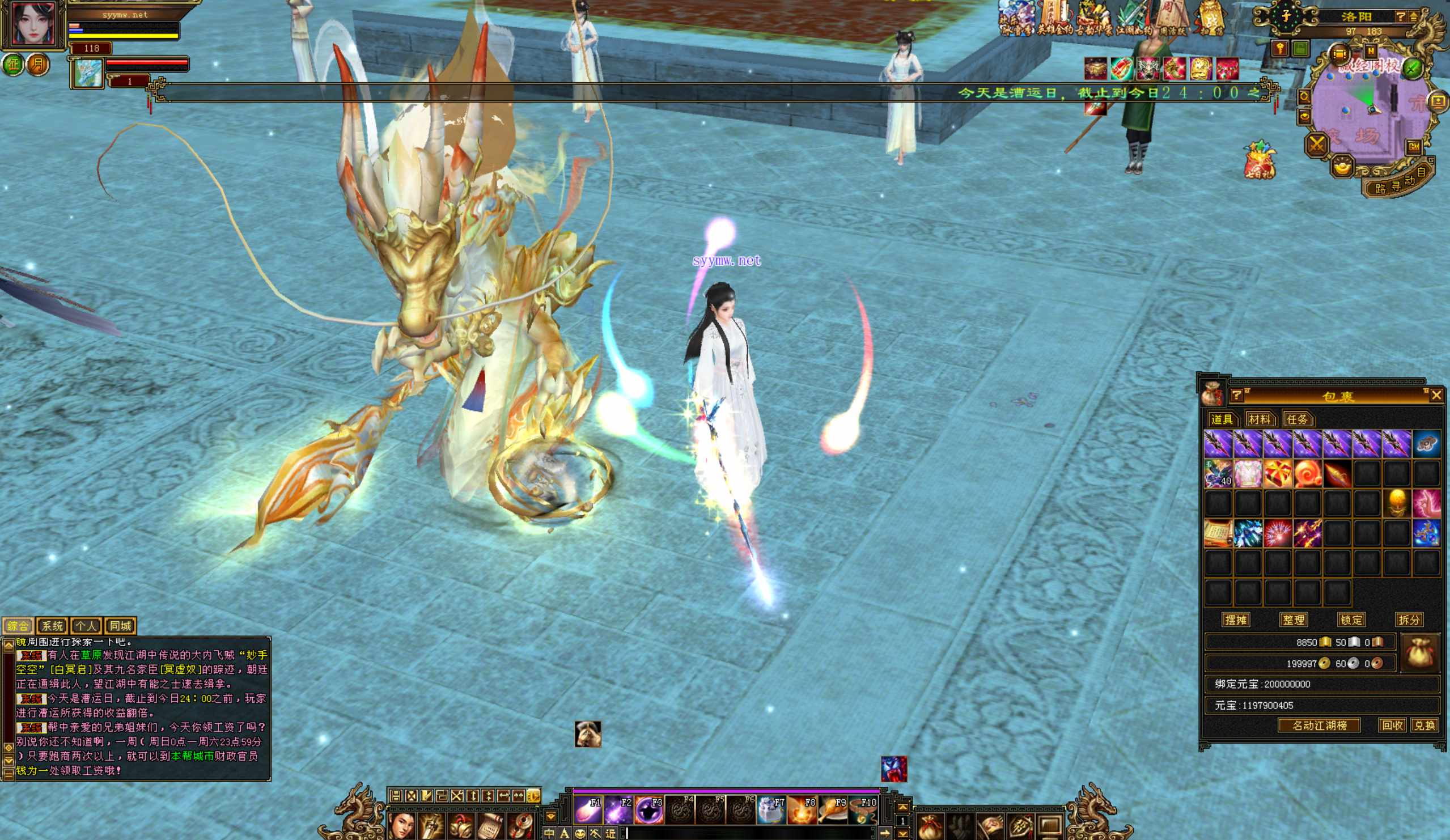Select the golden egg inventory item
Viewport: 1450px width, 840px height.
point(1397,503)
